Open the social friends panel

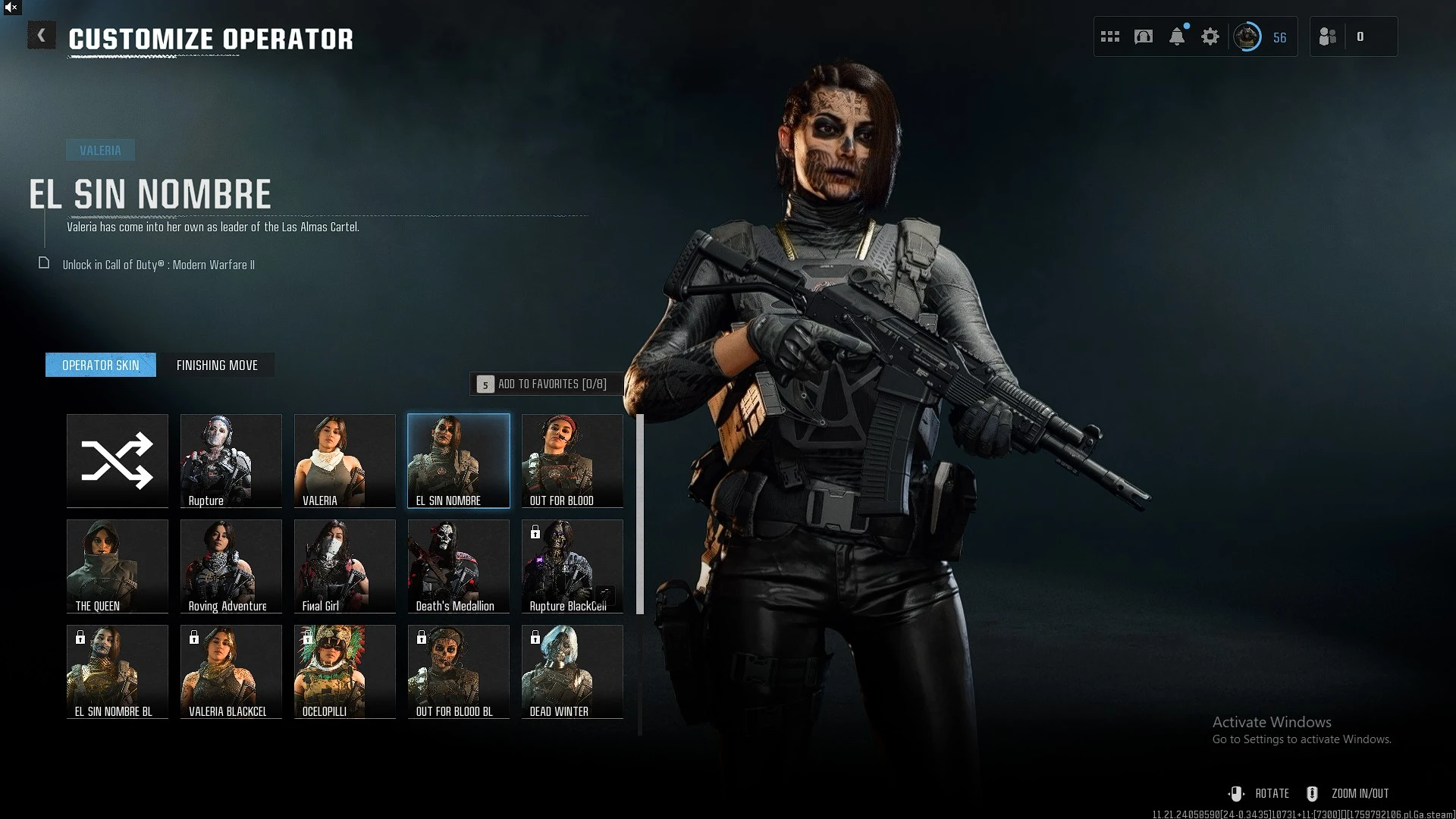point(1328,36)
